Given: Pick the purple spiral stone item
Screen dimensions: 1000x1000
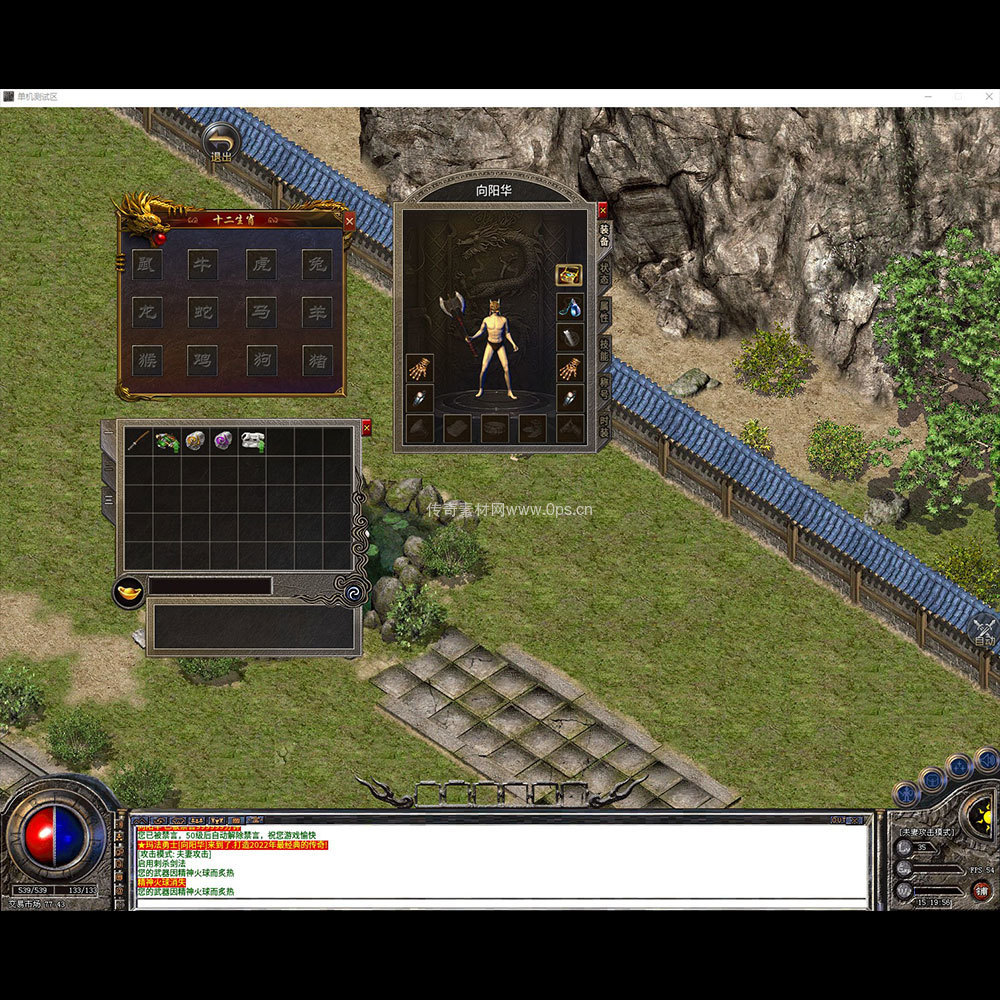Looking at the screenshot, I should tap(223, 440).
